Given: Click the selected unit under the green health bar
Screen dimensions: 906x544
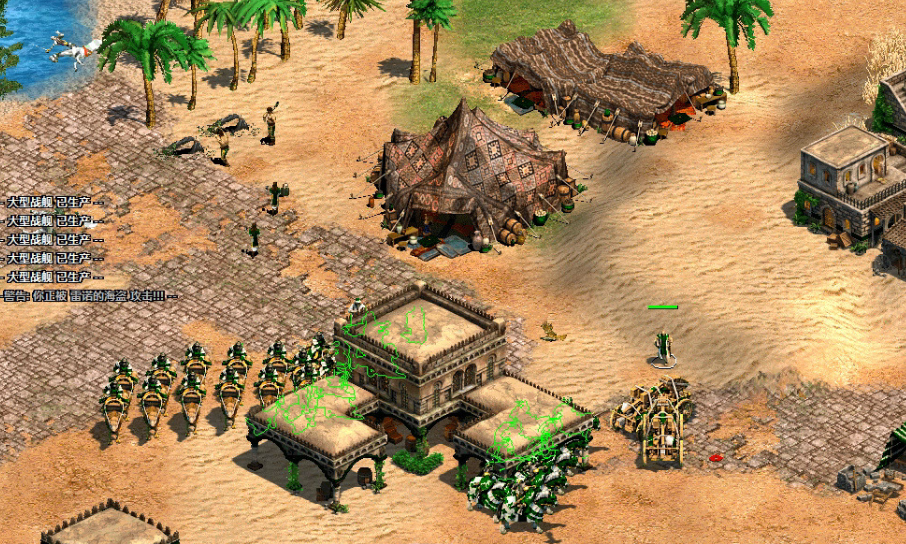Looking at the screenshot, I should click(x=662, y=347).
